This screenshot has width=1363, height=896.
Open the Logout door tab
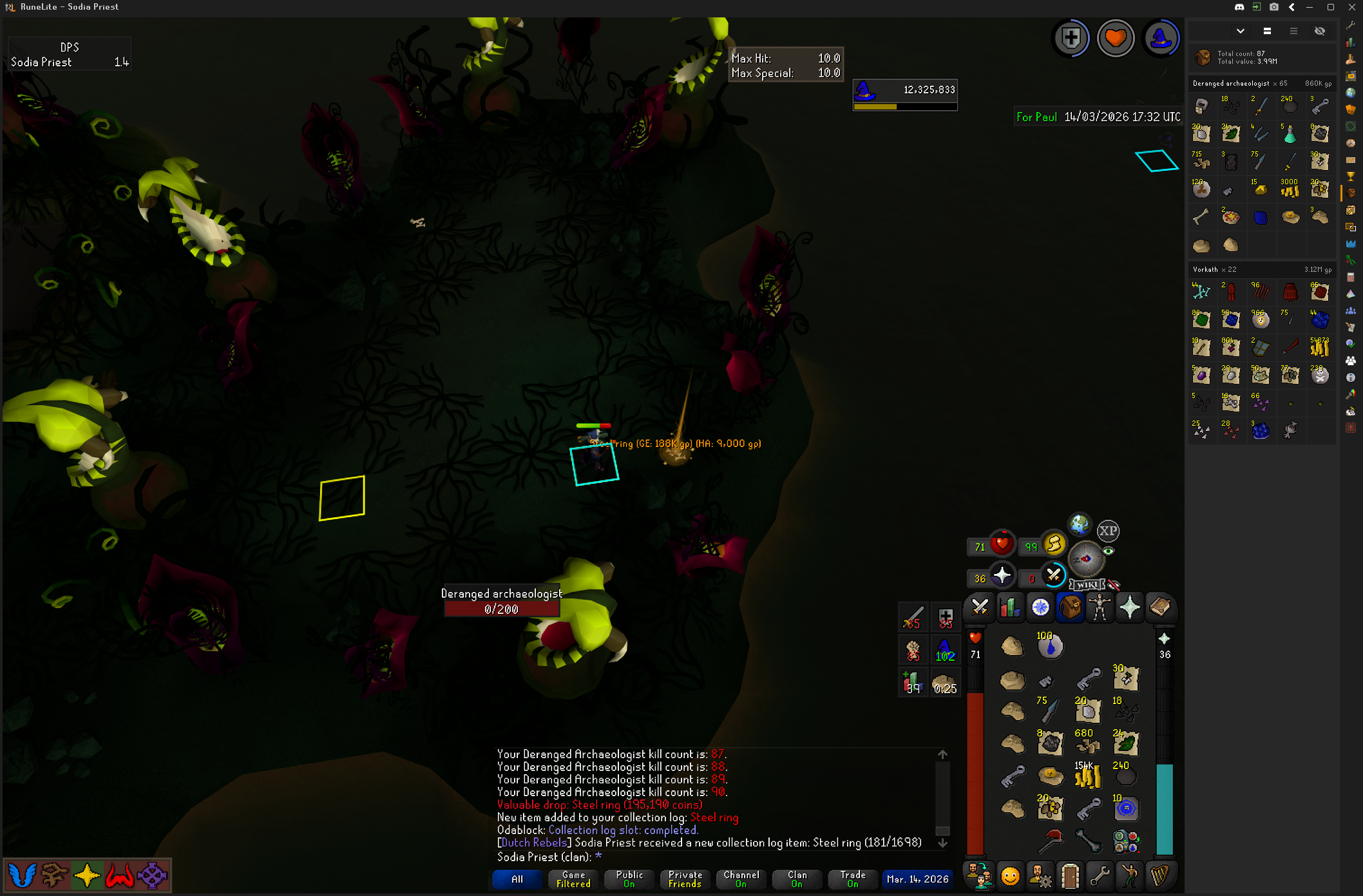(1070, 876)
